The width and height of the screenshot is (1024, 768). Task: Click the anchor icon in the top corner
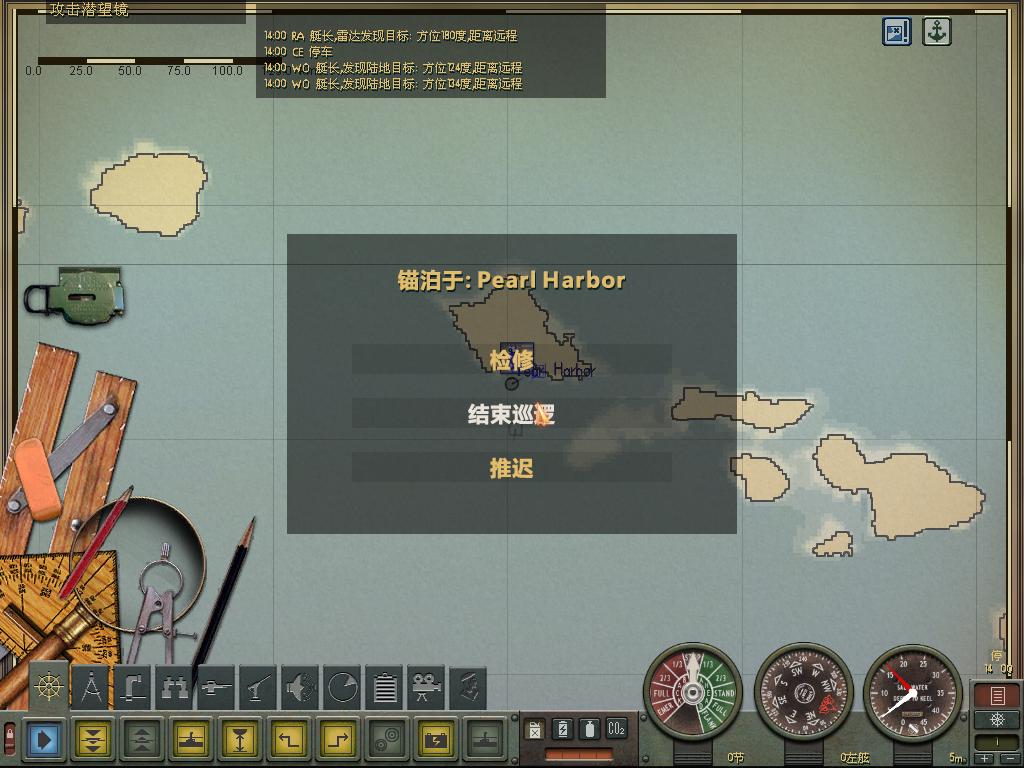click(x=936, y=31)
